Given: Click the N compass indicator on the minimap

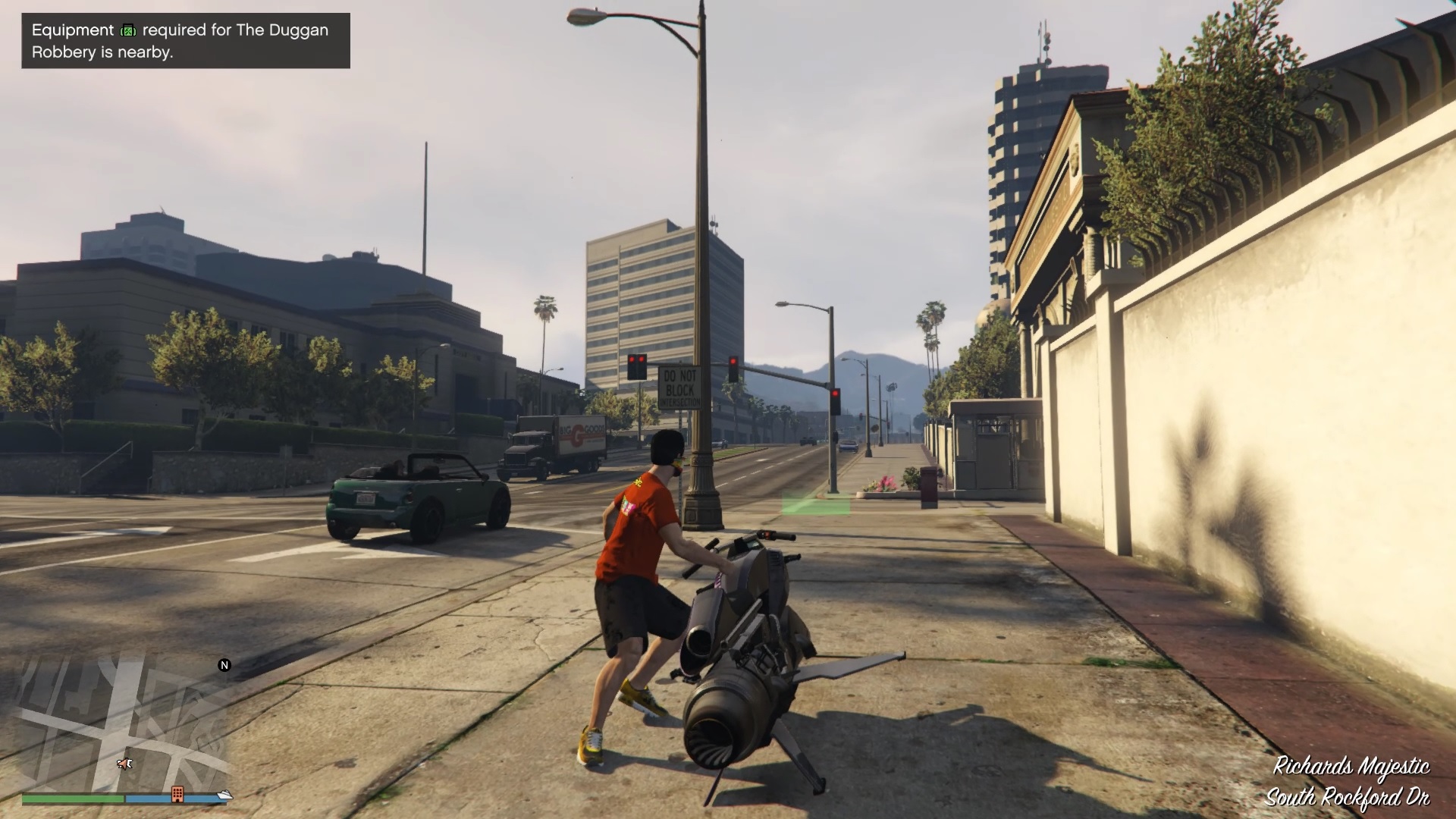Looking at the screenshot, I should (x=224, y=665).
